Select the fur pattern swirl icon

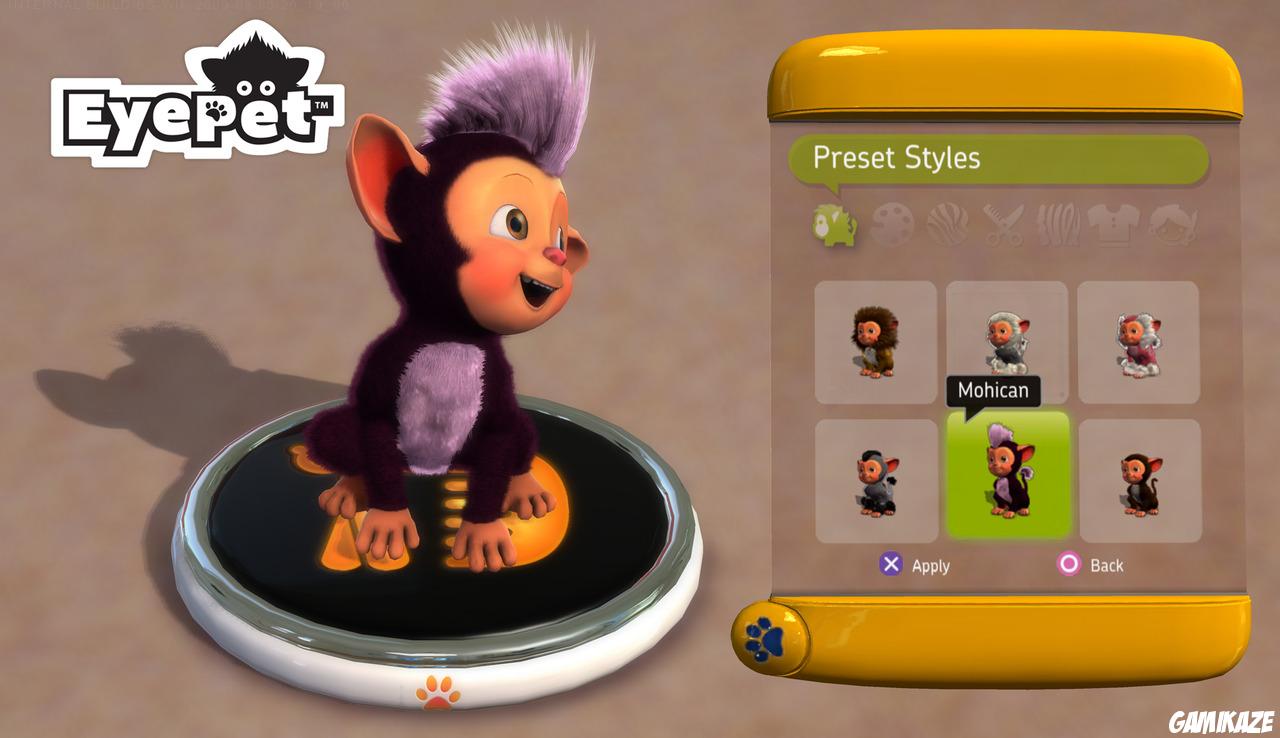coord(946,226)
